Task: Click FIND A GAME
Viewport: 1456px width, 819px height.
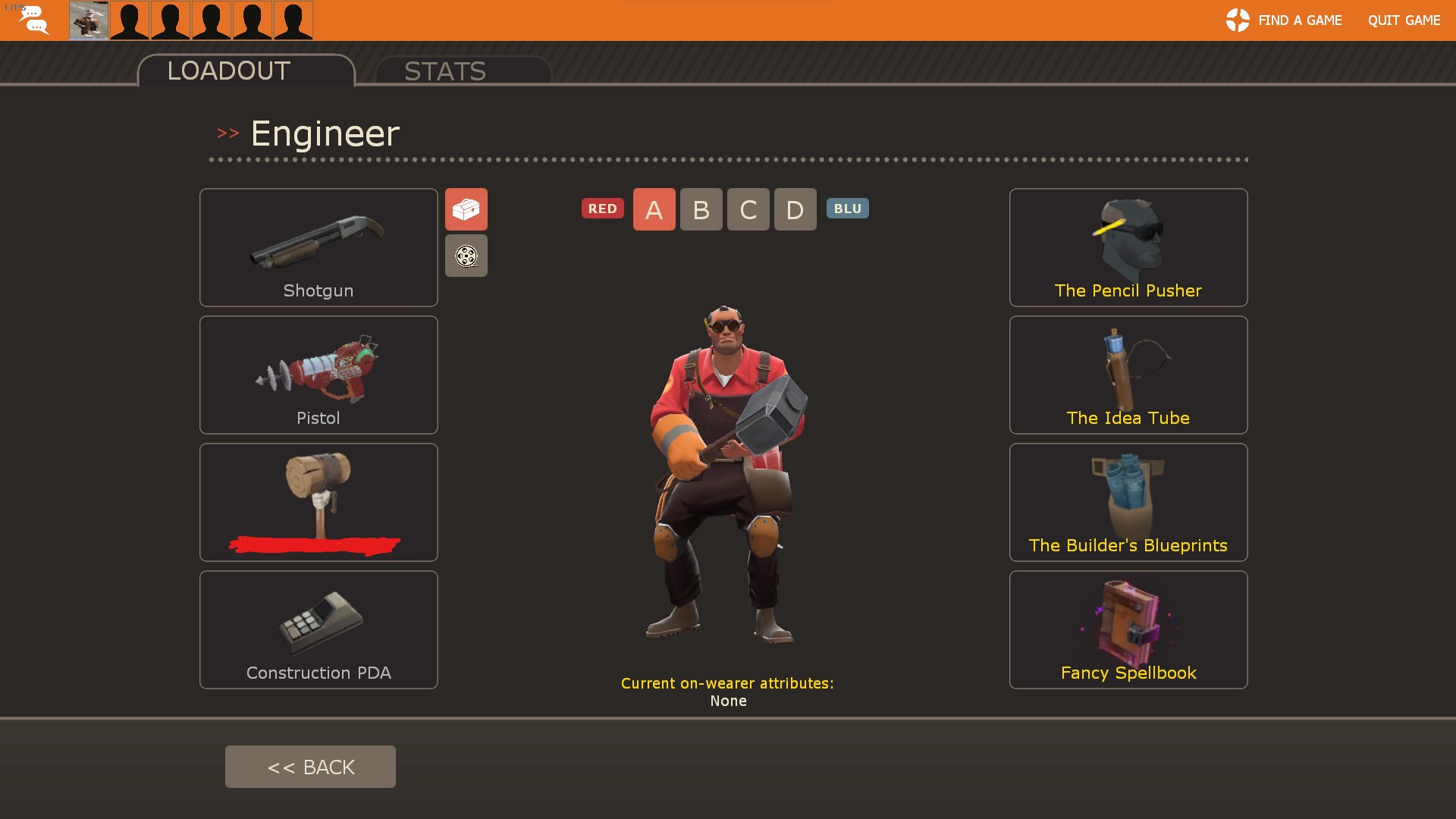Action: pos(1300,20)
